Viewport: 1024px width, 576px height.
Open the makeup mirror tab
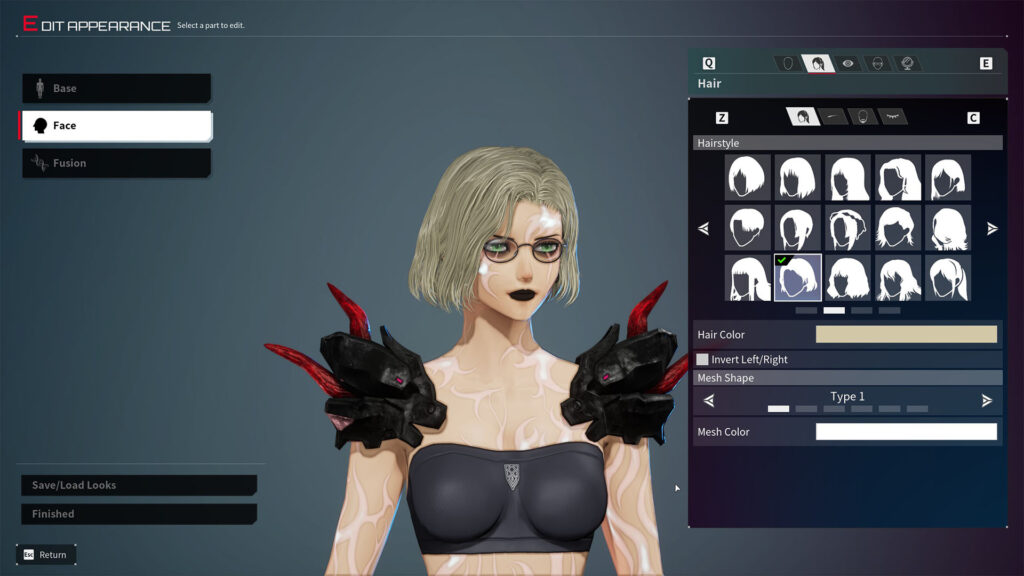(907, 63)
